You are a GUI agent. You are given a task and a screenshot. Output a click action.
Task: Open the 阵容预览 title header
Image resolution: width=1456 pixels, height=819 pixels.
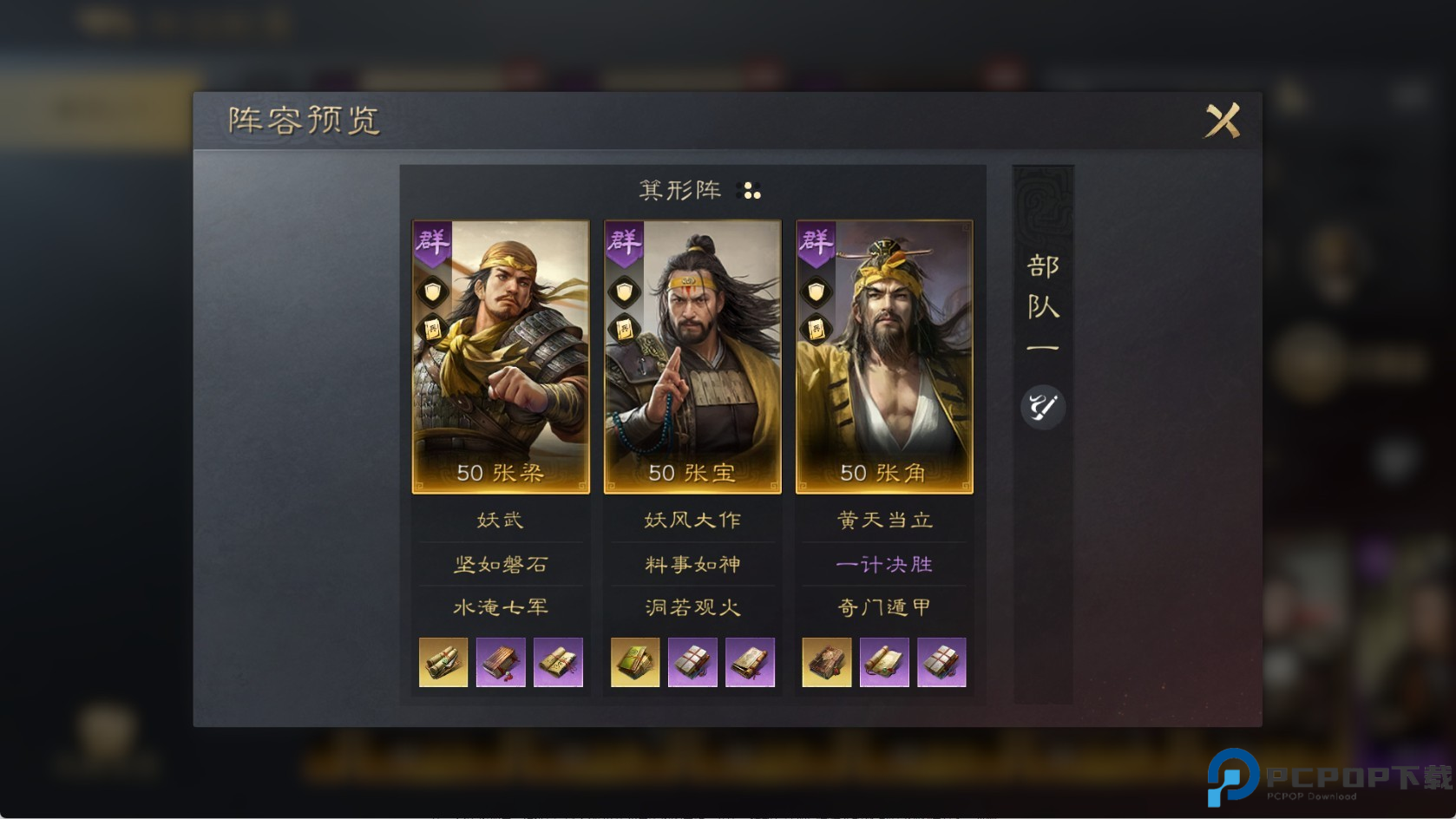coord(302,121)
